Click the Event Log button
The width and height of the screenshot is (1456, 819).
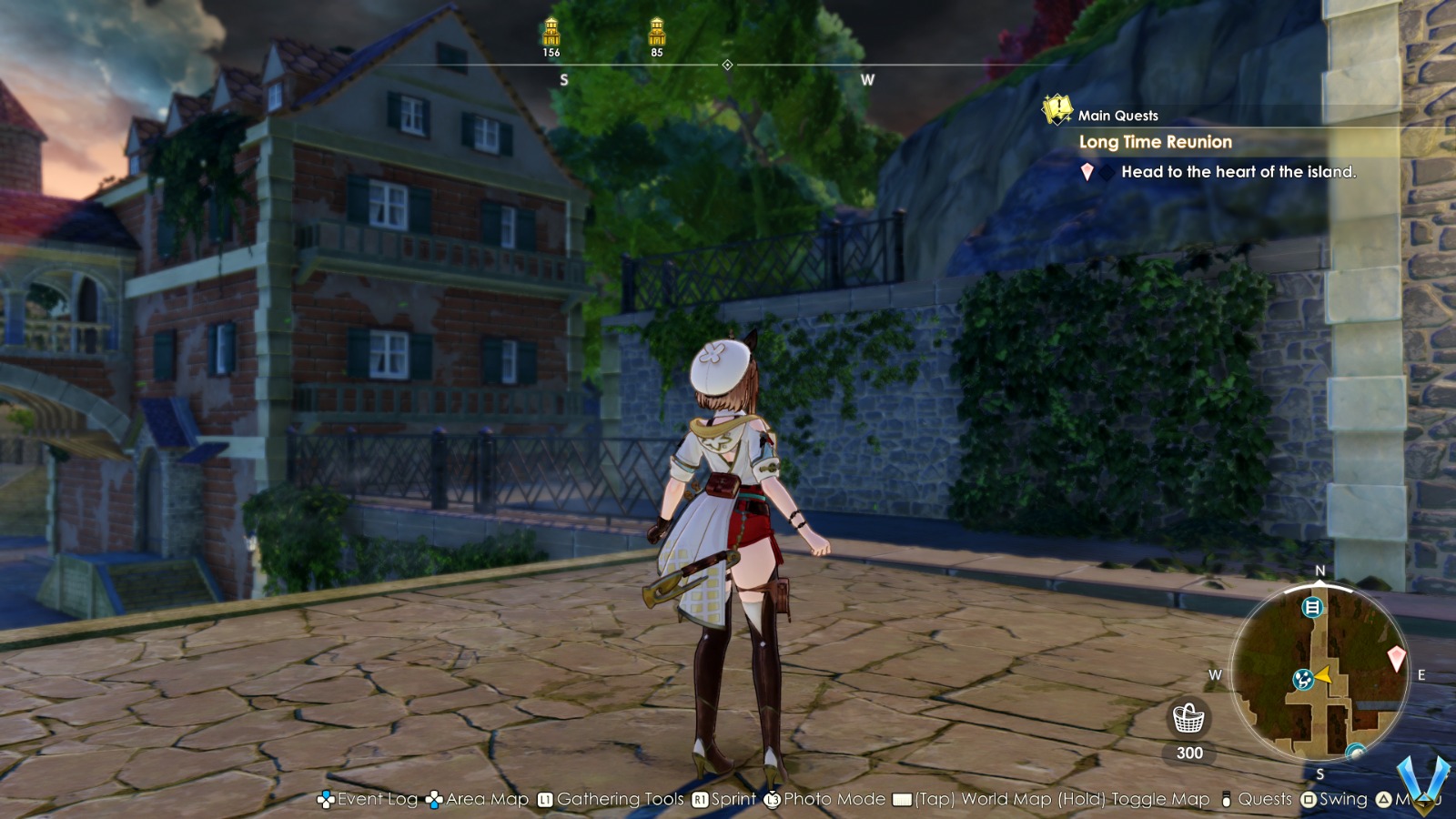(x=325, y=800)
